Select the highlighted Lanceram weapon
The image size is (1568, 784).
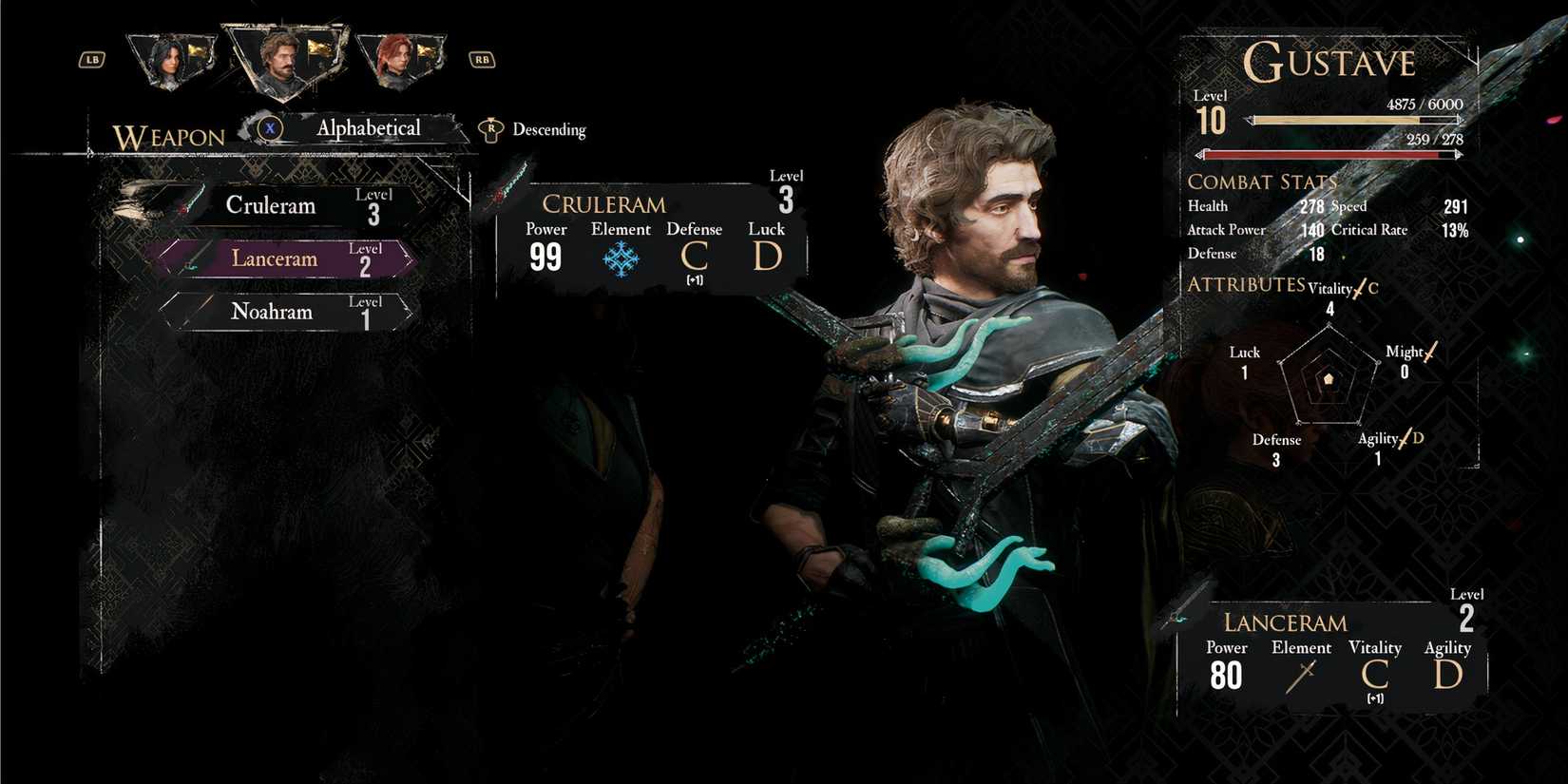coord(274,258)
